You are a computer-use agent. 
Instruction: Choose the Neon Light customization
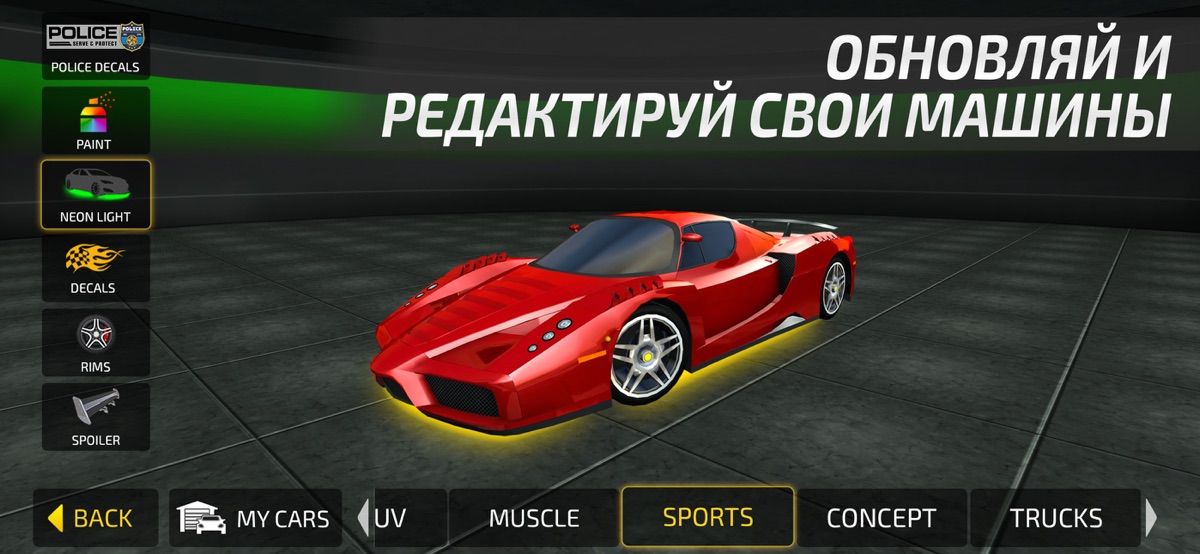point(96,194)
